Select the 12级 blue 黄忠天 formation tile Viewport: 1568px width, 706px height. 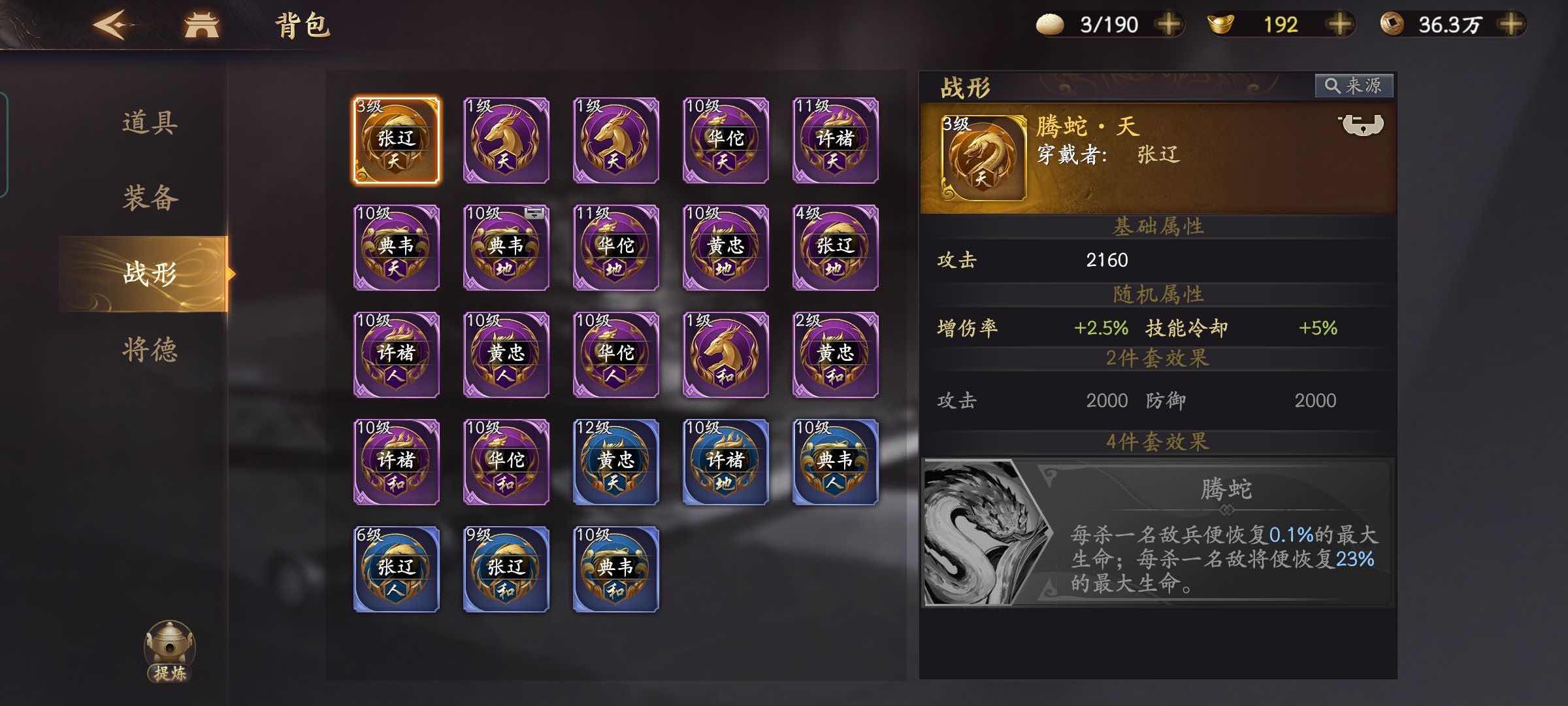pyautogui.click(x=614, y=461)
